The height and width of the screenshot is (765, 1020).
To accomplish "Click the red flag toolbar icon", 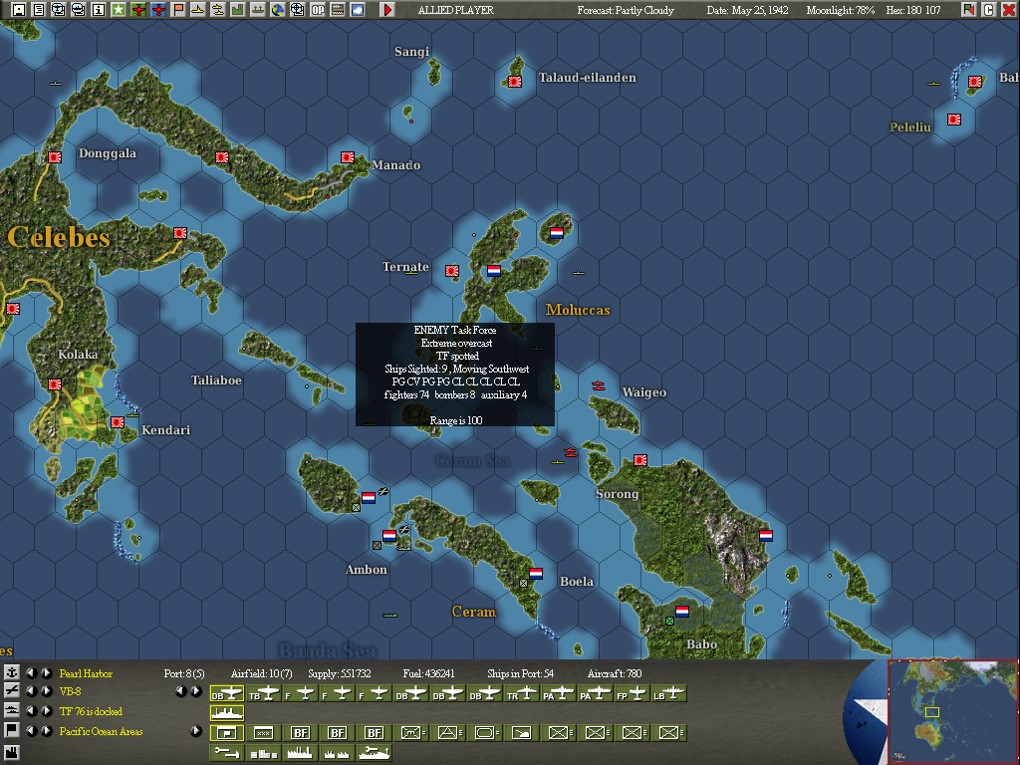I will coord(178,10).
